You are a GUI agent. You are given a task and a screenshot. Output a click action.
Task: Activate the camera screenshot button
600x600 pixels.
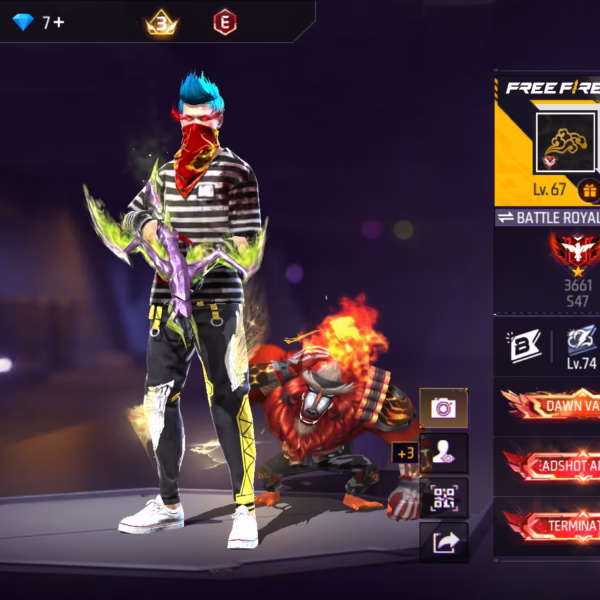click(x=443, y=408)
